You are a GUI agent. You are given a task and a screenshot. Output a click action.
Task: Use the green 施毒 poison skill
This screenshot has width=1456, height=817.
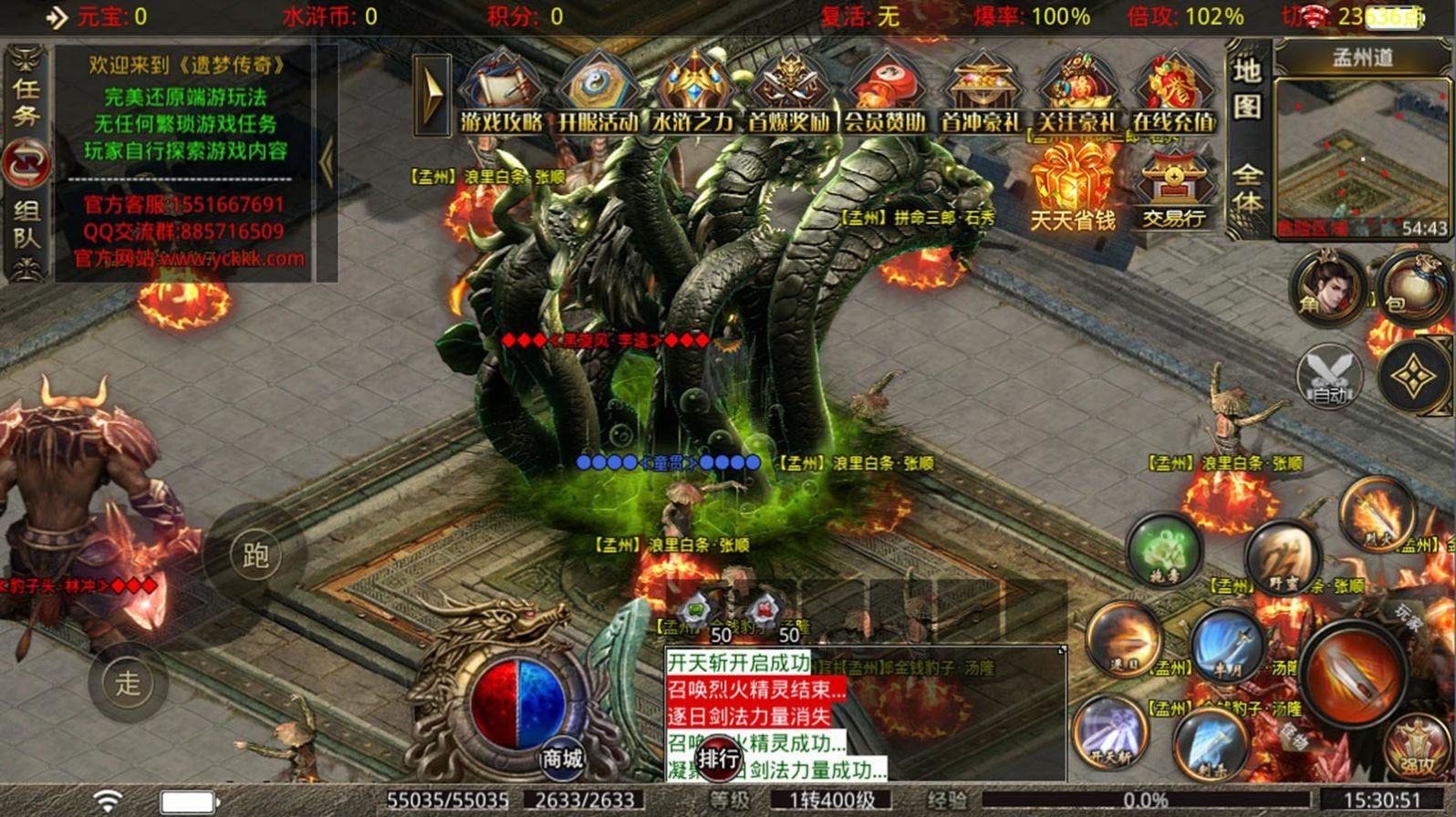pyautogui.click(x=1164, y=550)
